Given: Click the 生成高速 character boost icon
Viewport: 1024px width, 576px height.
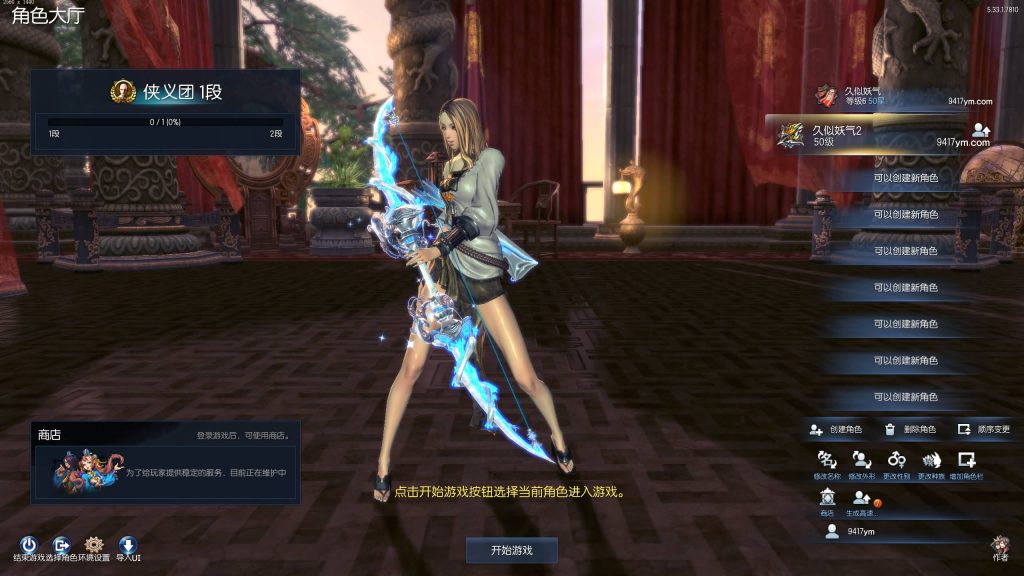Looking at the screenshot, I should 861,498.
